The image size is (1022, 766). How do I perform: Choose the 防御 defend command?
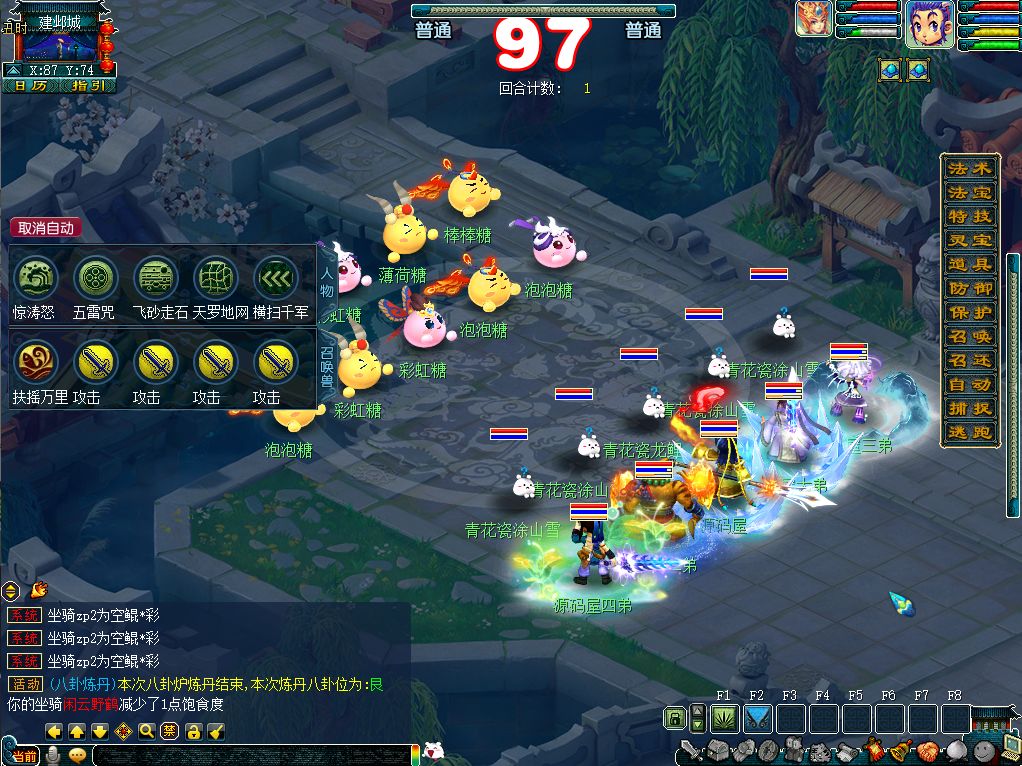pos(969,287)
